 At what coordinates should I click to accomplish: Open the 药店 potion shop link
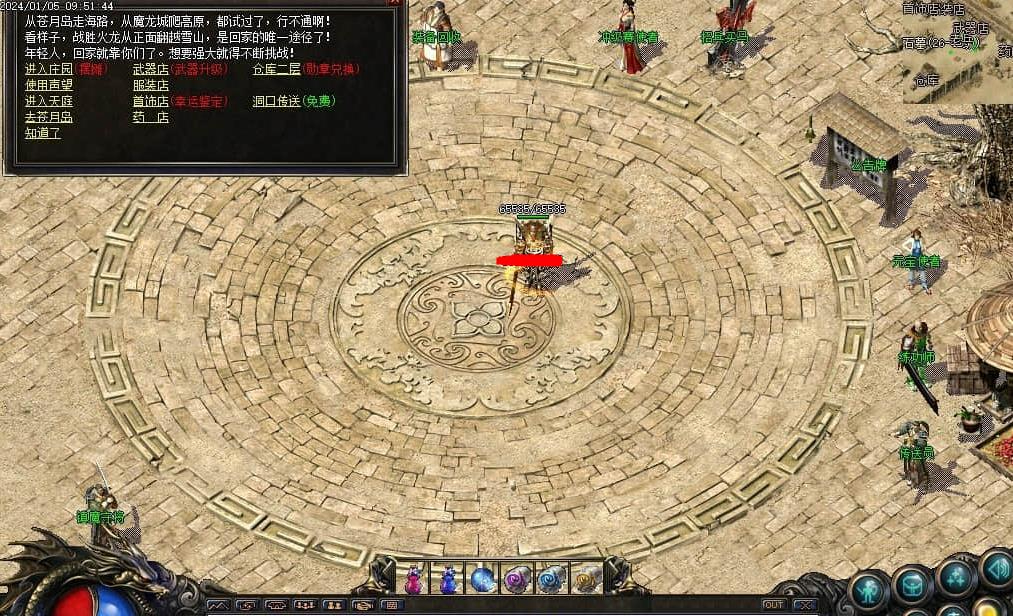(x=150, y=118)
